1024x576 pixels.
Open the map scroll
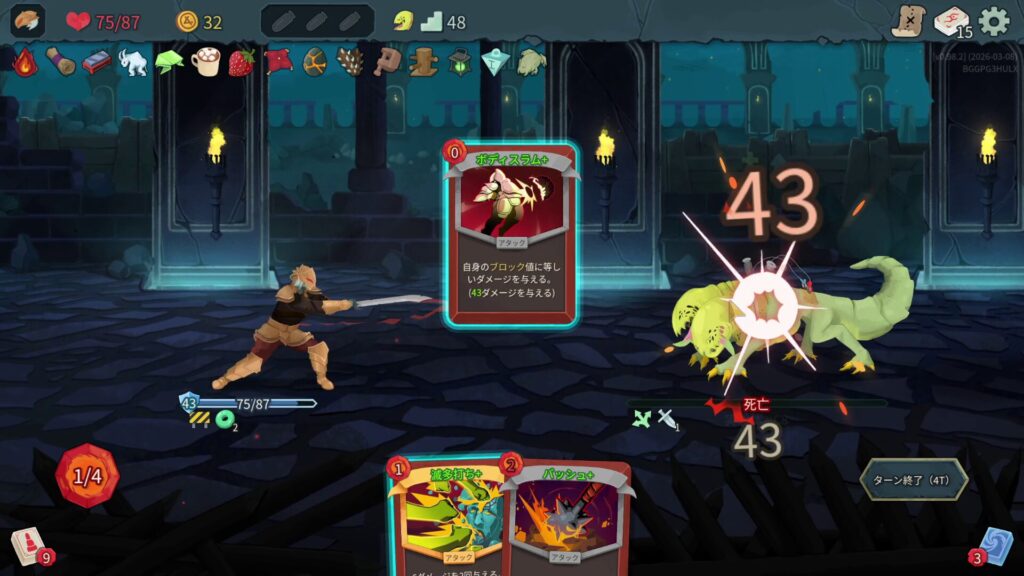pyautogui.click(x=908, y=21)
